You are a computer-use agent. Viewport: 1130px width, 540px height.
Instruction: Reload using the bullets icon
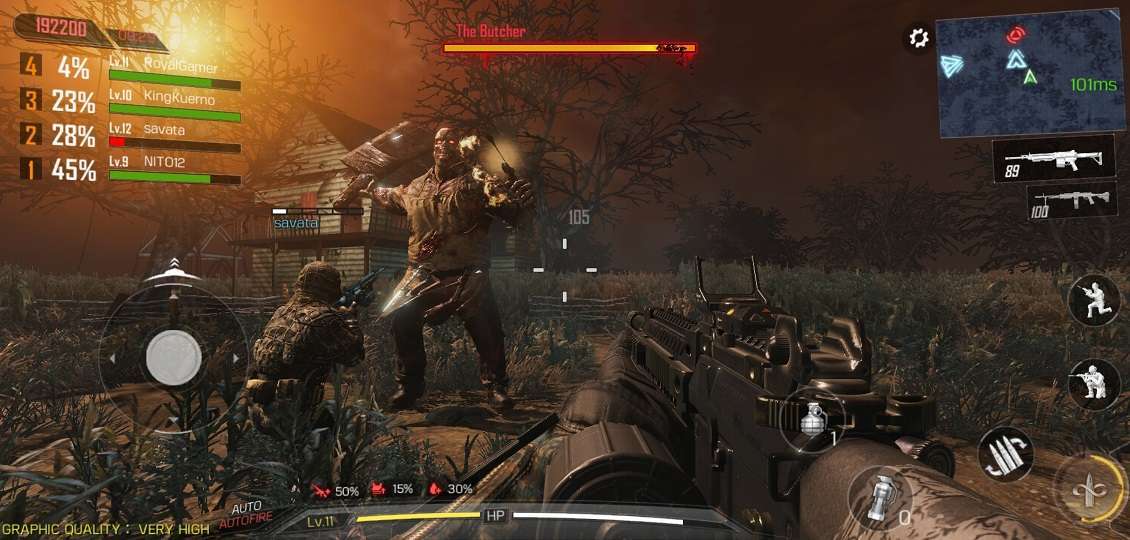click(x=1003, y=453)
